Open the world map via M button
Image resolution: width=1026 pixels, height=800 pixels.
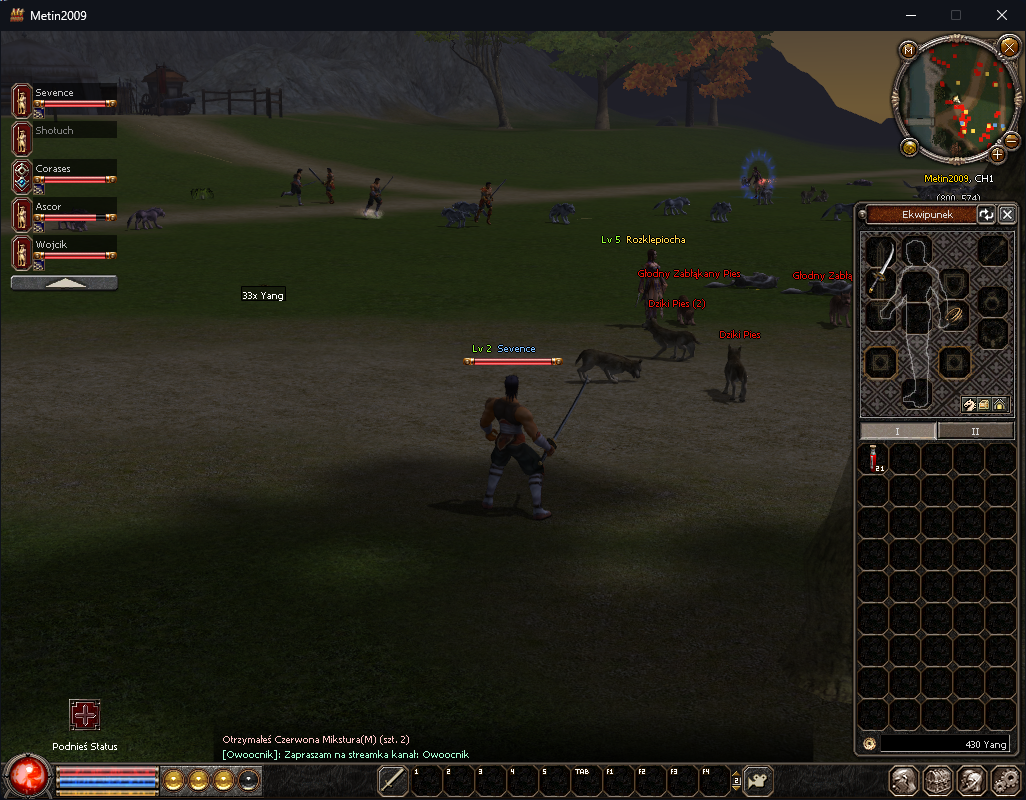coord(908,50)
